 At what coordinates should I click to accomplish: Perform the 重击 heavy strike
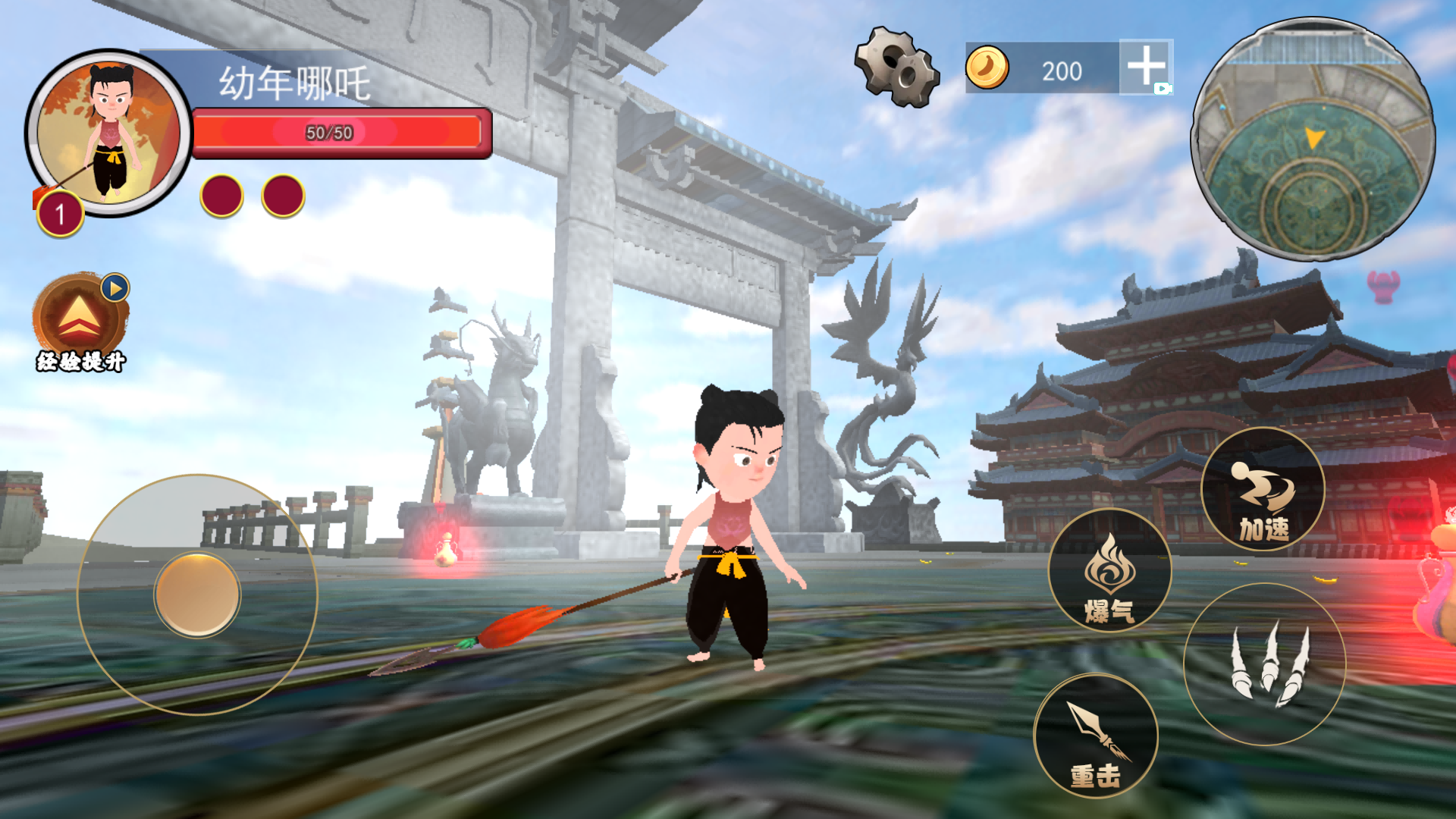coord(1096,736)
